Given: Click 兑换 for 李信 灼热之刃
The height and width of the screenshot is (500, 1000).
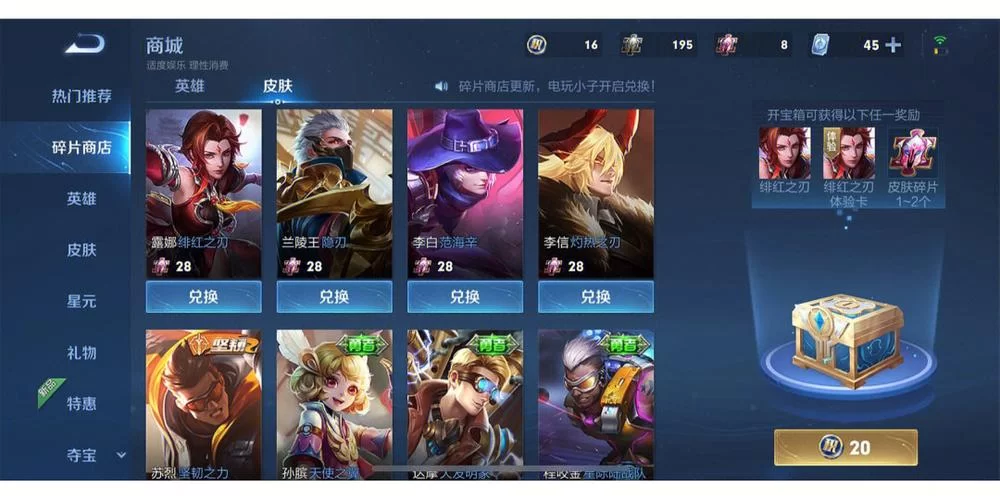Looking at the screenshot, I should coord(596,297).
